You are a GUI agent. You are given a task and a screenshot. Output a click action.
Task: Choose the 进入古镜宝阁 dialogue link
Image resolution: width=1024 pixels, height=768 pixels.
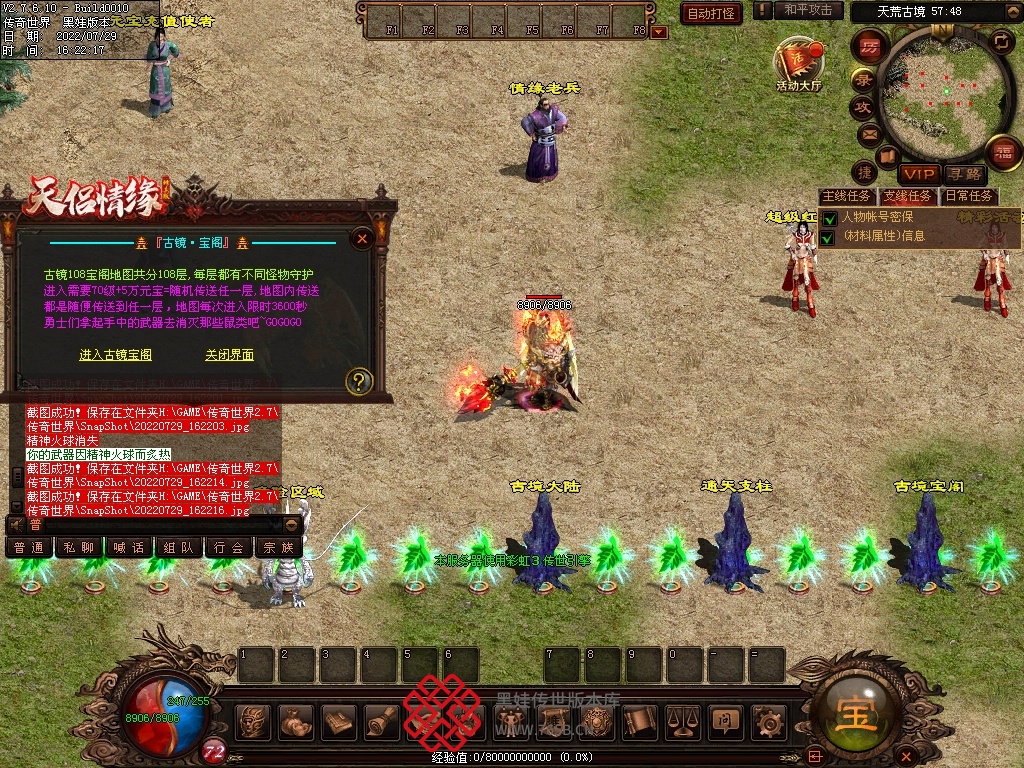[115, 355]
